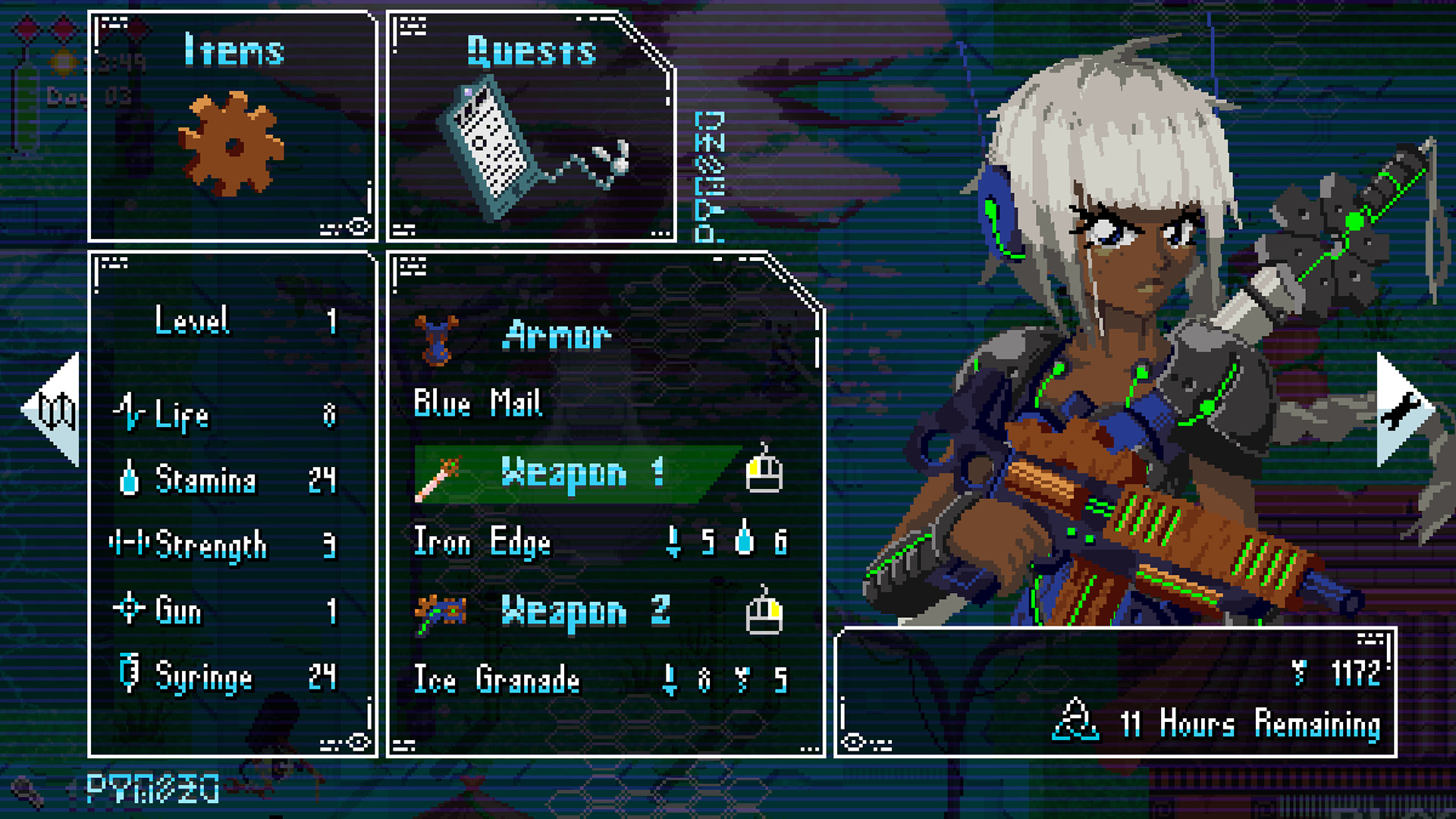Click the Ice Granade entry
Screen dimensions: 1456x819
point(497,680)
